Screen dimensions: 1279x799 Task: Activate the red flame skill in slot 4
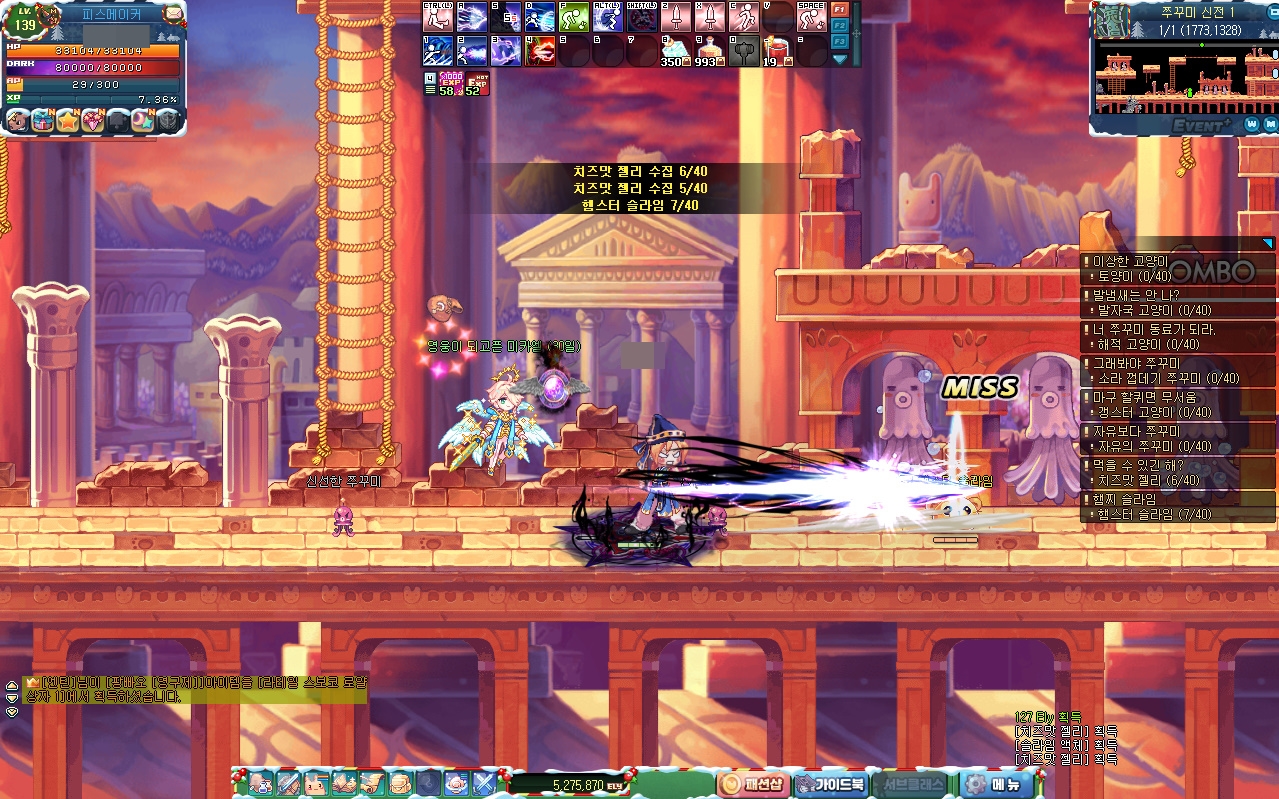tap(540, 50)
